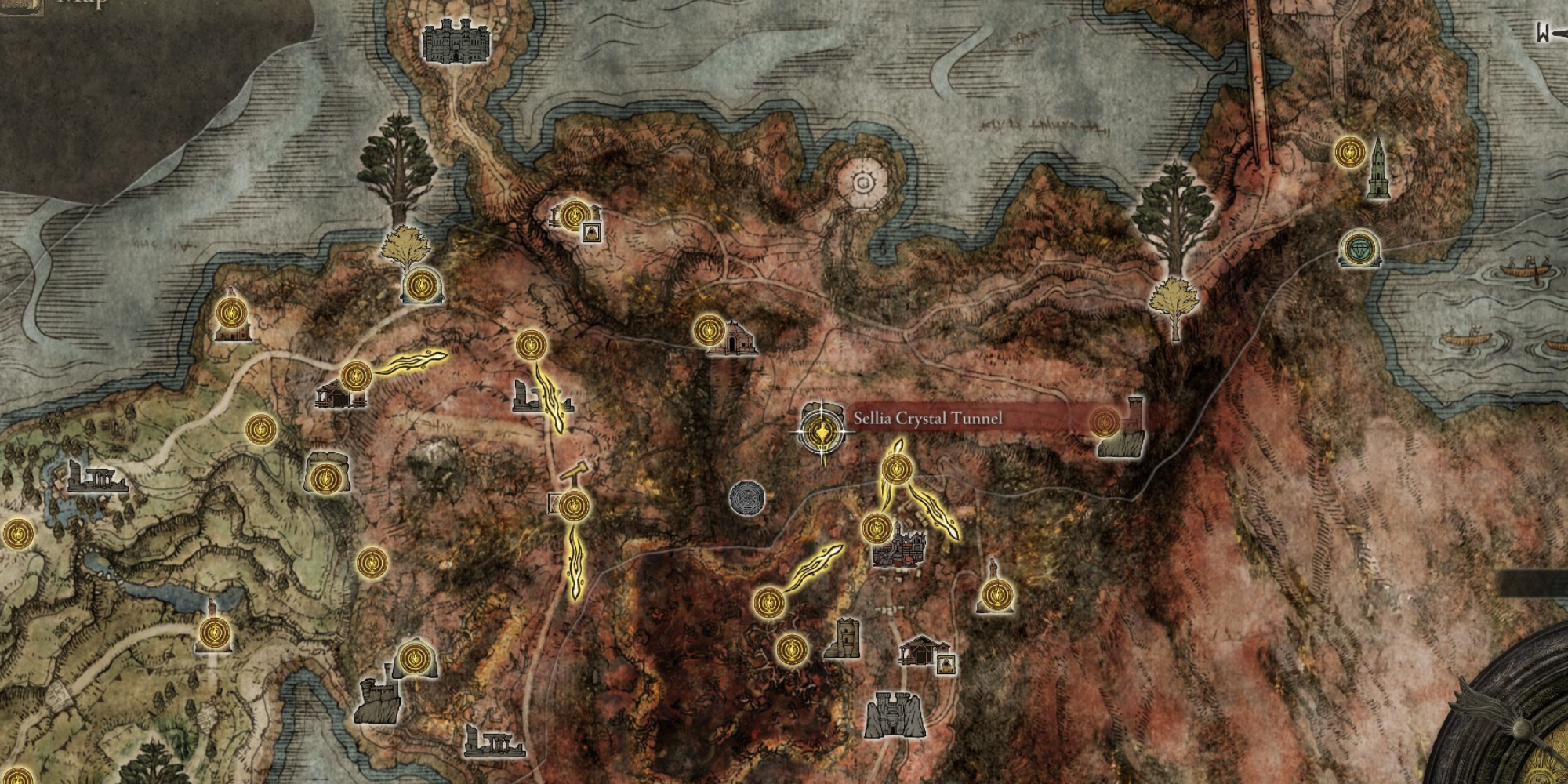
Task: Choose the grey round stamp marker
Action: coord(746,498)
